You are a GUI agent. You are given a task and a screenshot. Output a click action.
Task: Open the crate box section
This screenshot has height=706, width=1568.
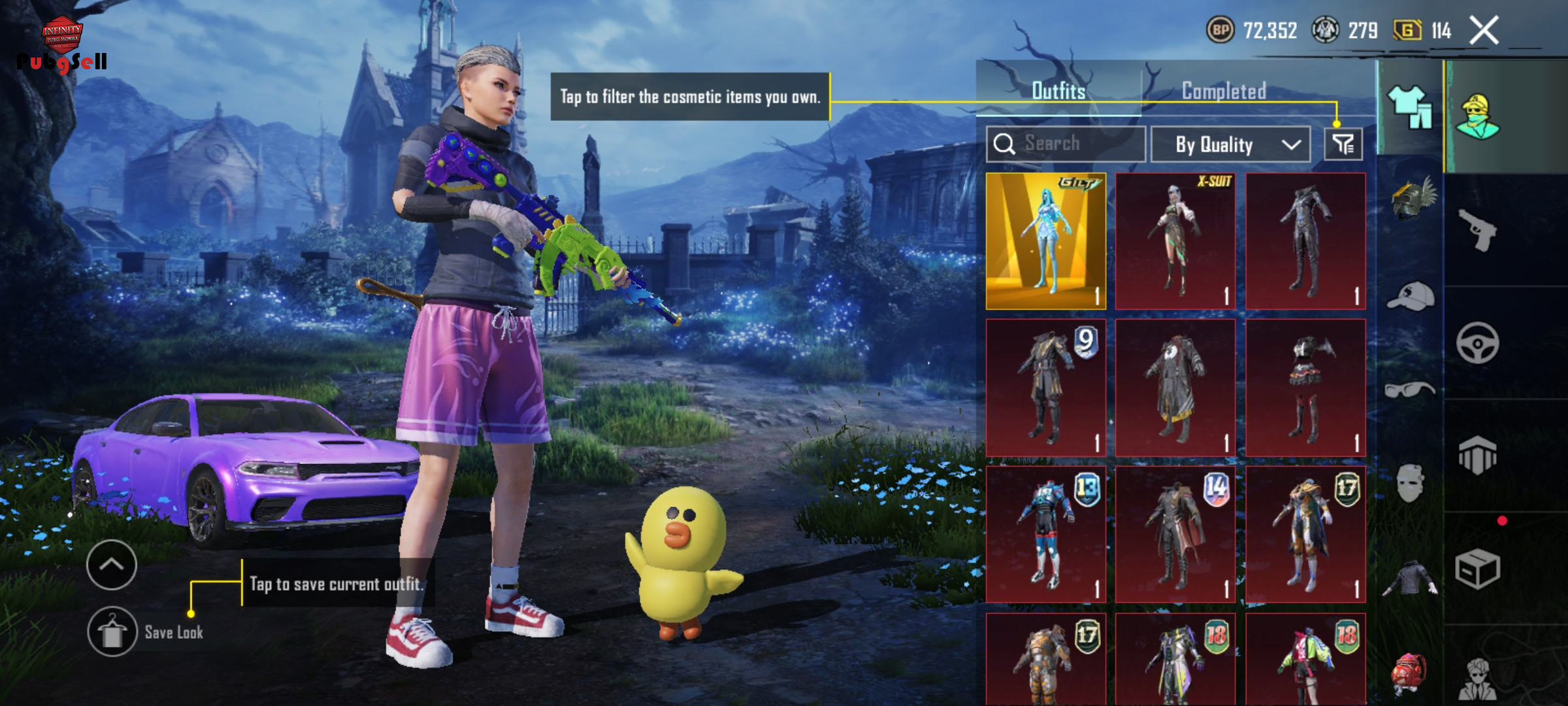[x=1477, y=569]
